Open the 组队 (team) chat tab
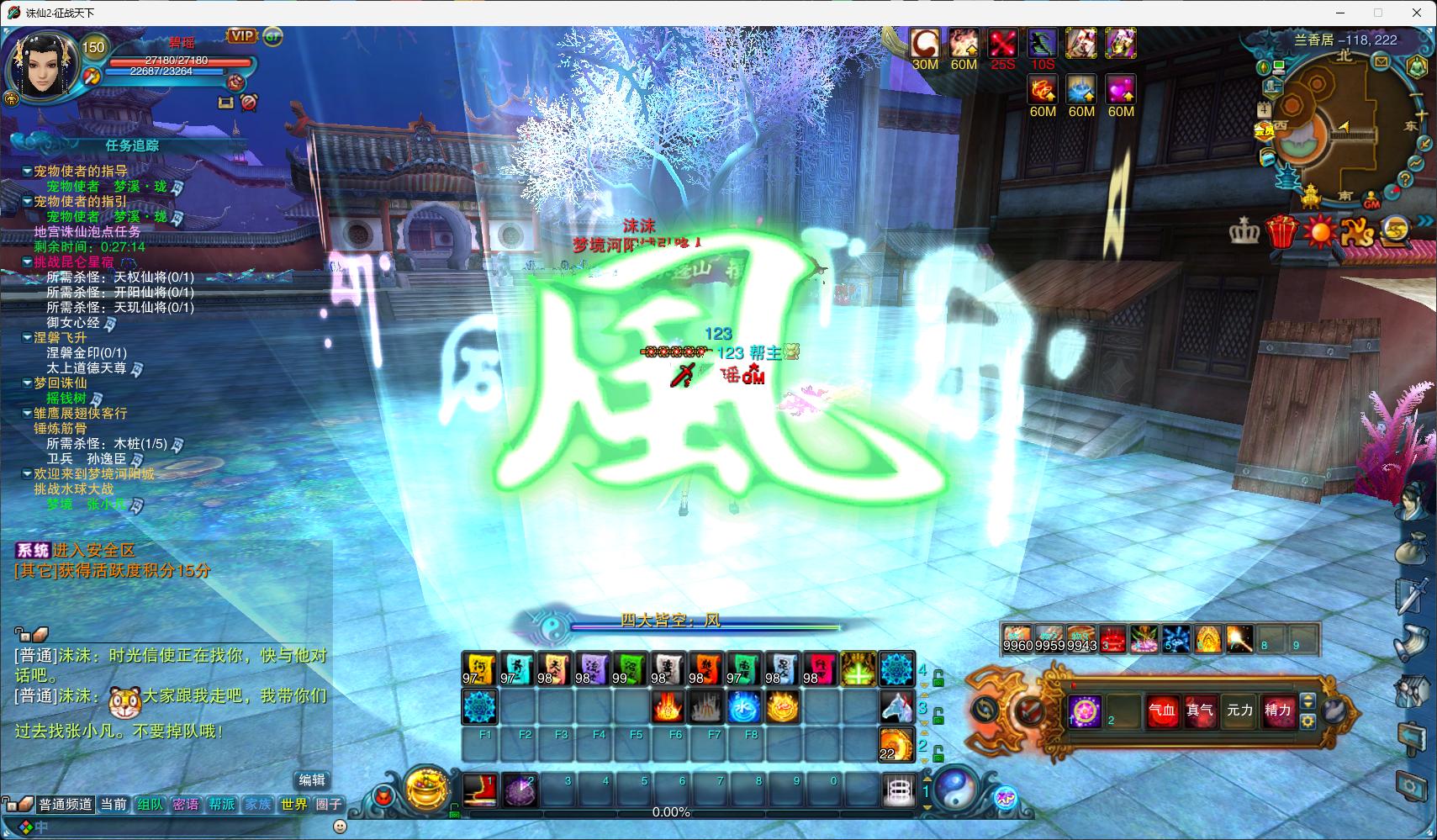The image size is (1437, 840). tap(150, 805)
